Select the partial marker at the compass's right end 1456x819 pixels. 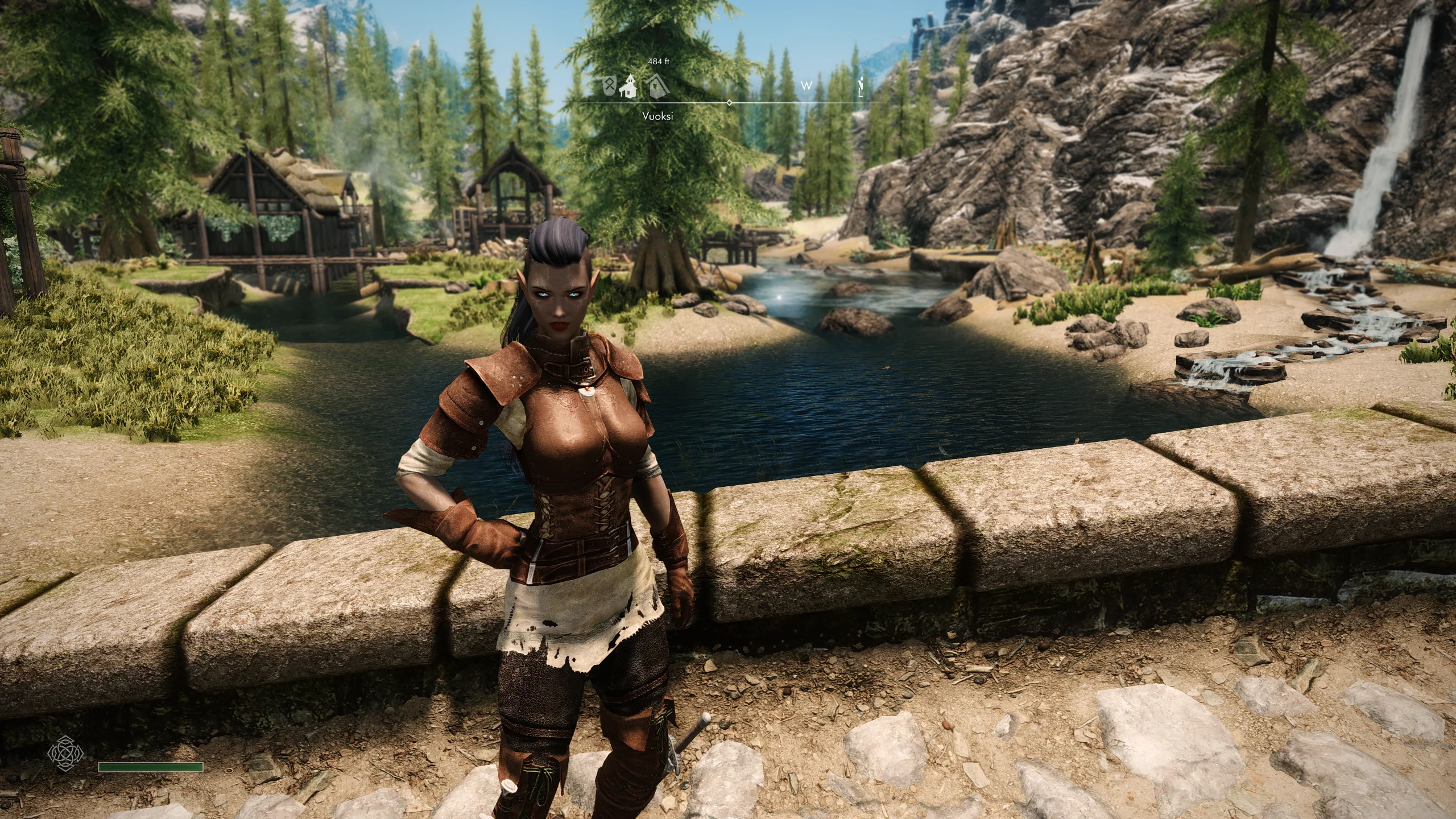[x=863, y=85]
